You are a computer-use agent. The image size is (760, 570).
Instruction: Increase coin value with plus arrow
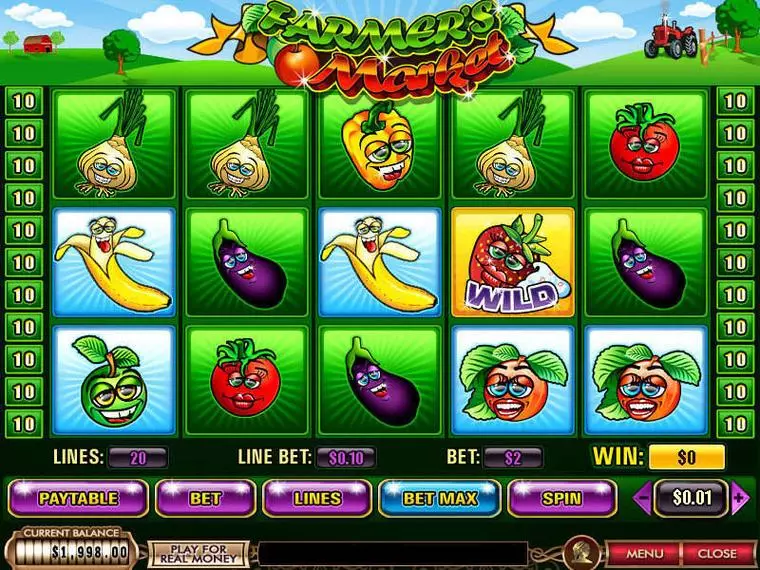741,497
